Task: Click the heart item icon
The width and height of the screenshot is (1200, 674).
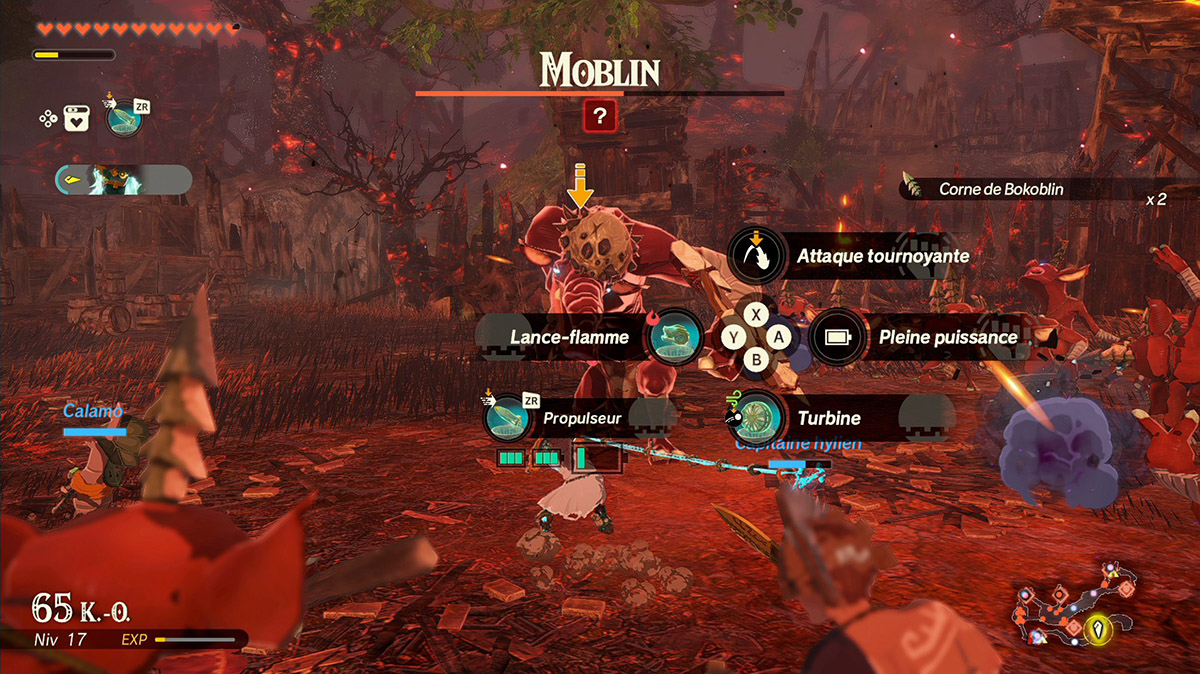Action: [x=77, y=119]
